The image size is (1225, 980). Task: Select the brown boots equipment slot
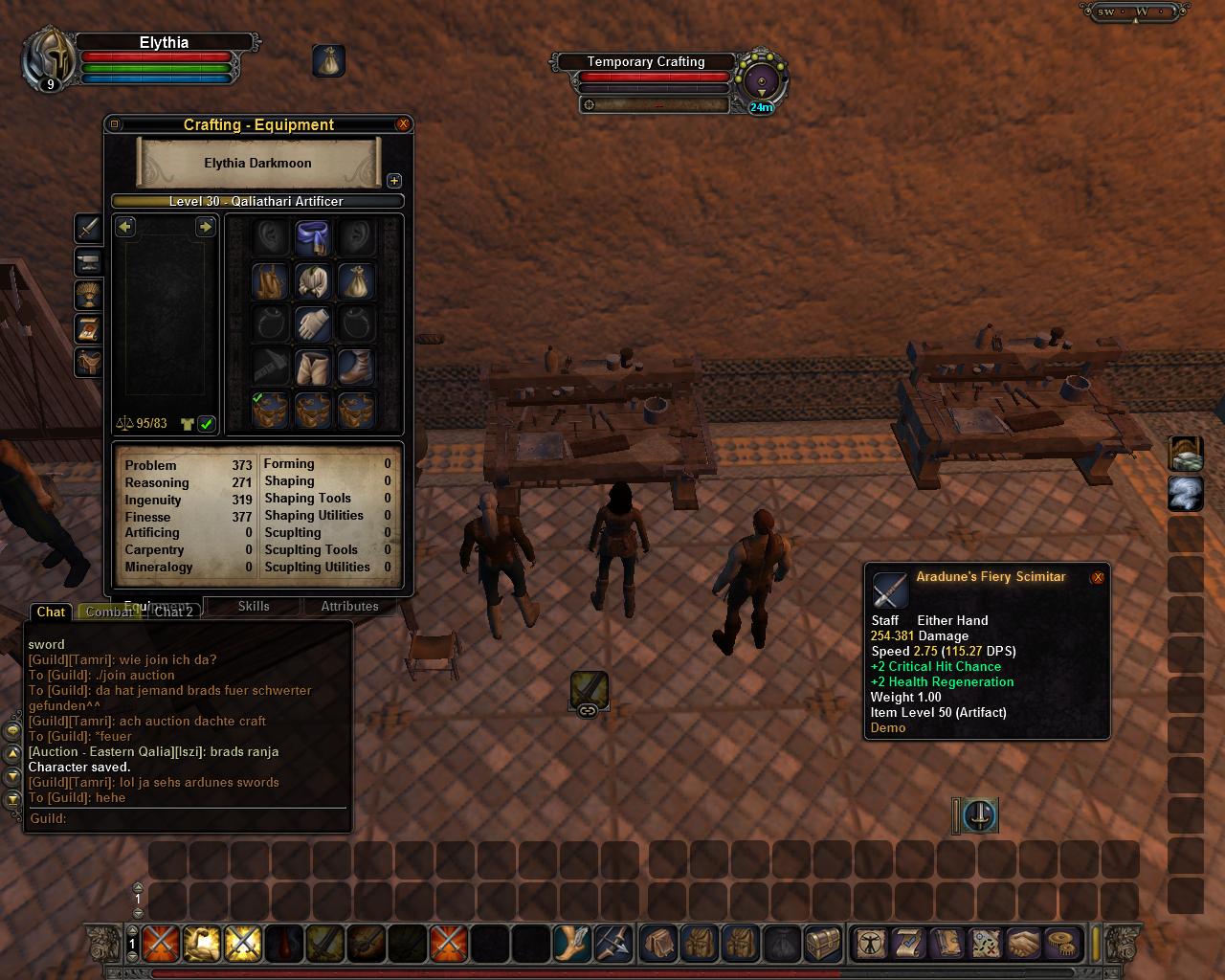click(356, 367)
